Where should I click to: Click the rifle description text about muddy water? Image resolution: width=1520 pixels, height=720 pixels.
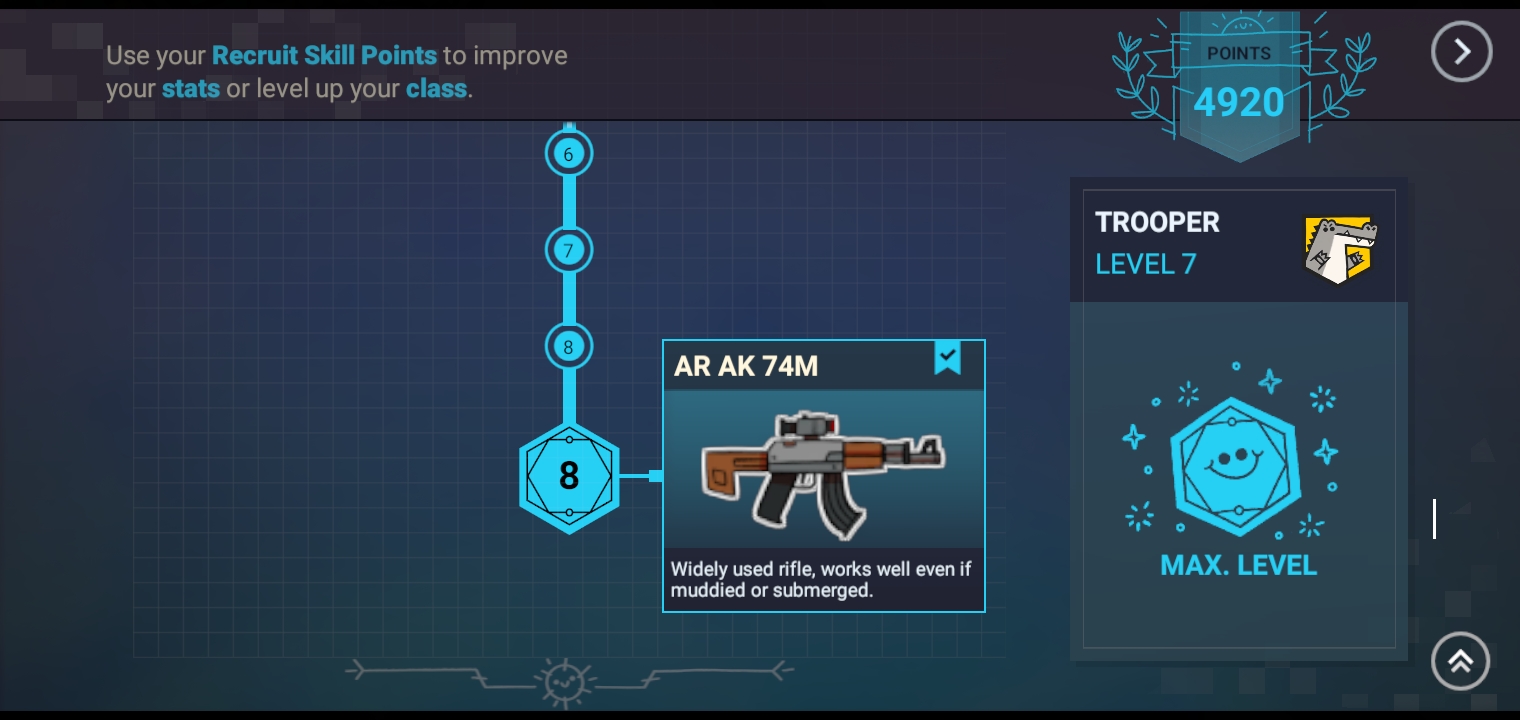coord(820,579)
